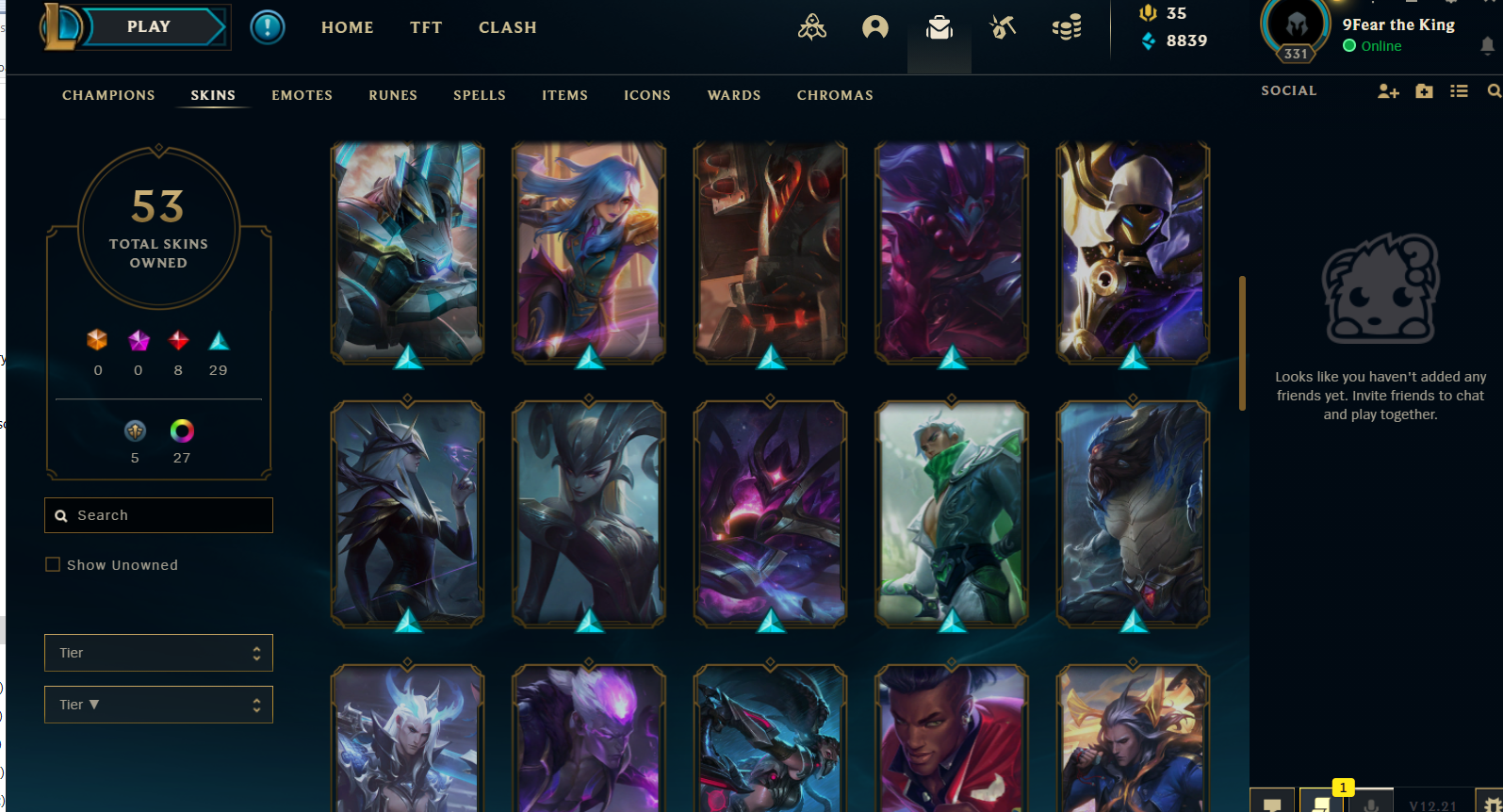This screenshot has width=1503, height=812.
Task: Show the SPELLS tab
Action: (x=480, y=95)
